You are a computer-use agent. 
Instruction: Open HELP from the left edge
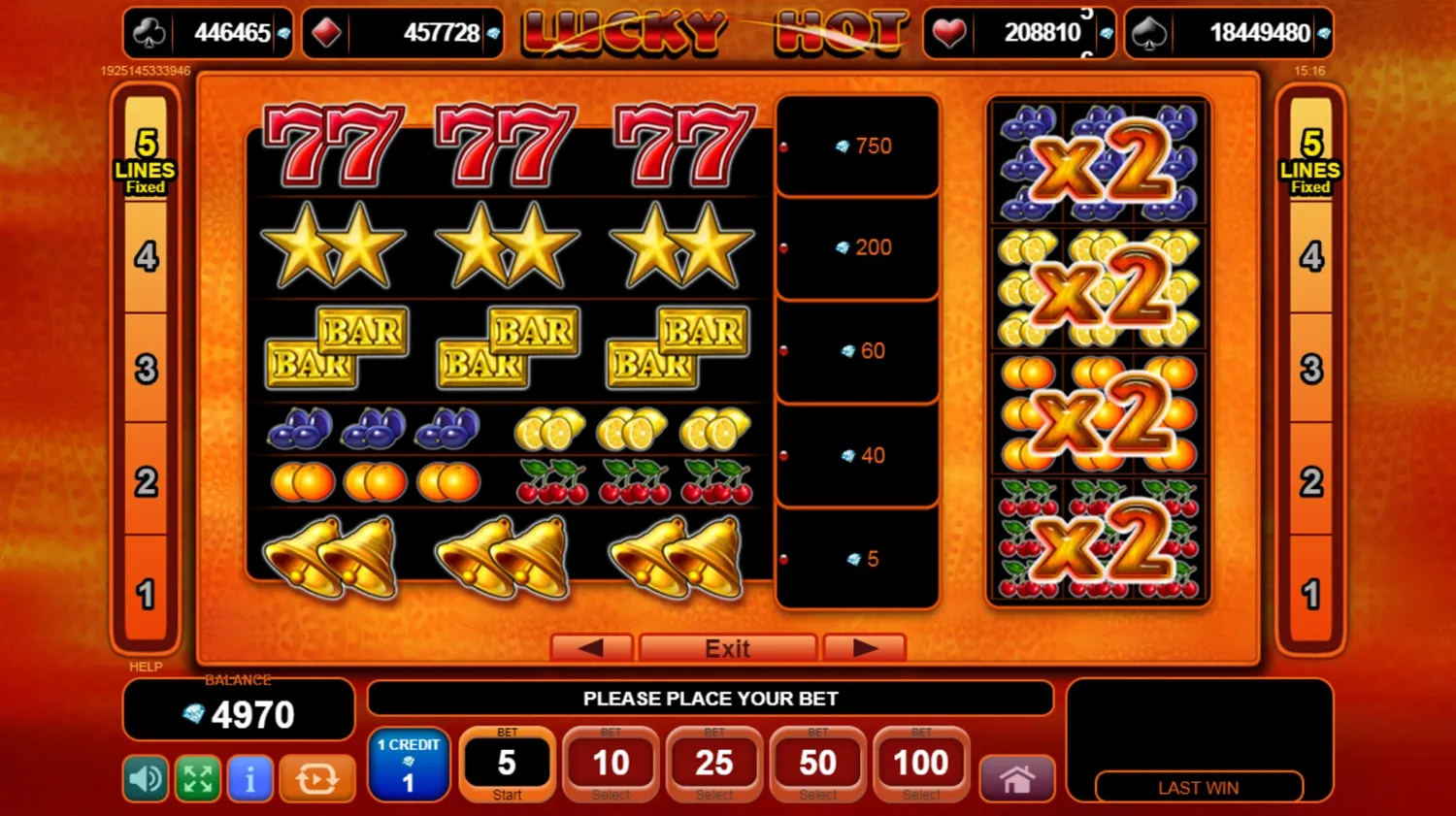(x=144, y=667)
